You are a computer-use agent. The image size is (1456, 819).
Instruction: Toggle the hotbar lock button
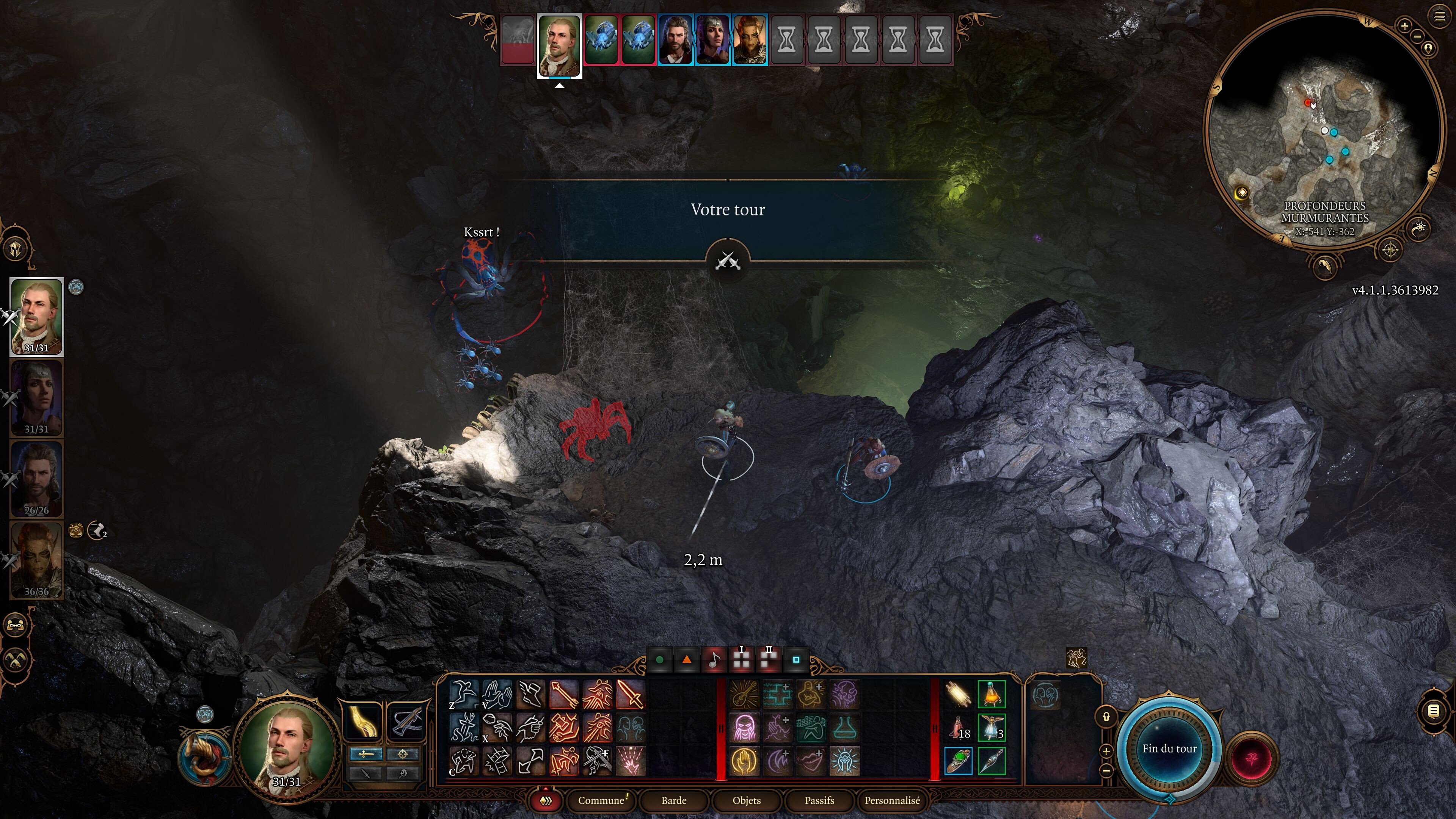(x=1106, y=717)
